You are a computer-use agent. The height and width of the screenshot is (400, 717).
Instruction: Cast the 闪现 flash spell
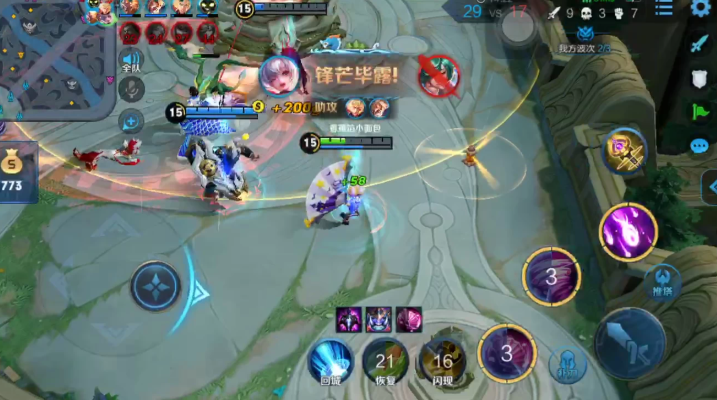point(441,360)
